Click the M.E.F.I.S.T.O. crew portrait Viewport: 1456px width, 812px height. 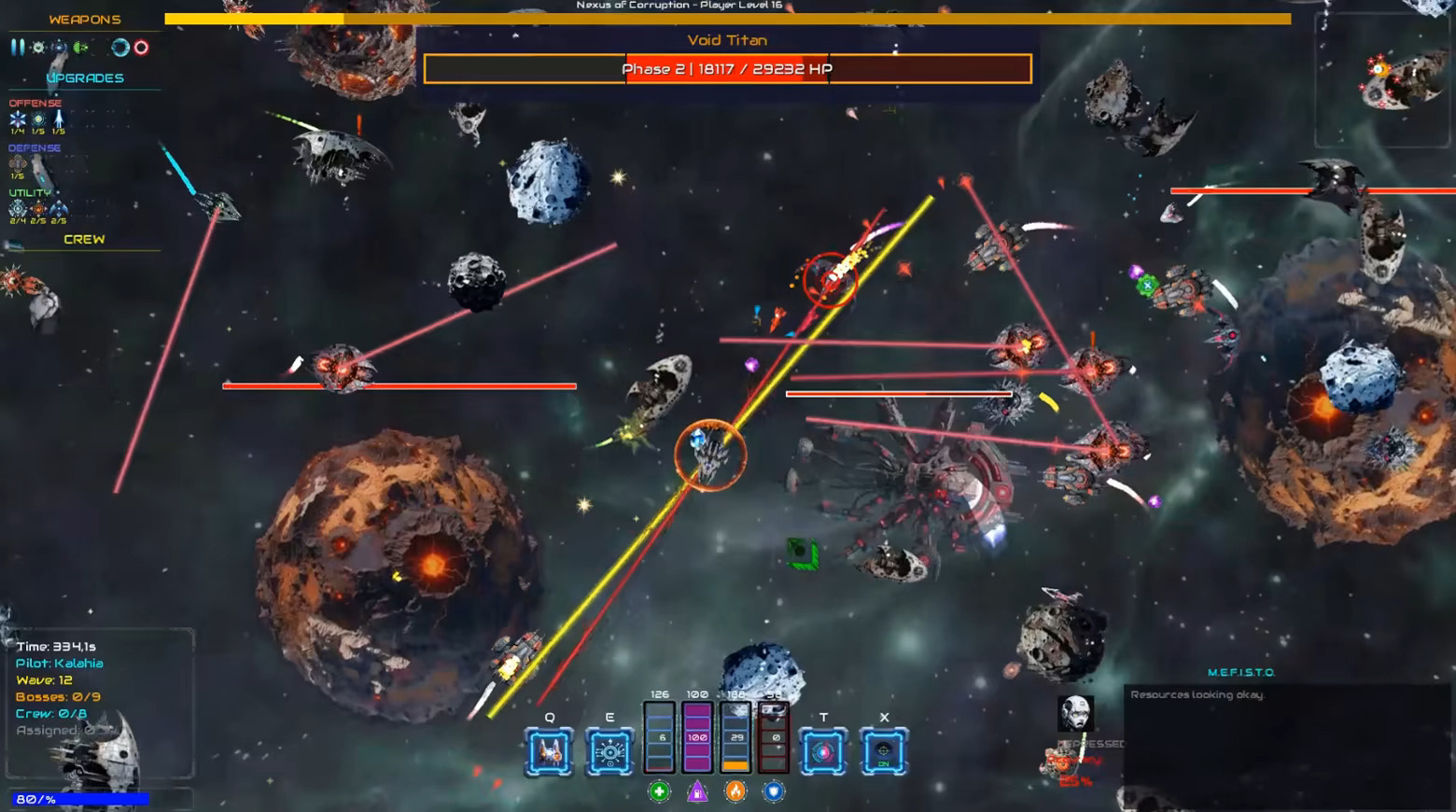(x=1075, y=712)
